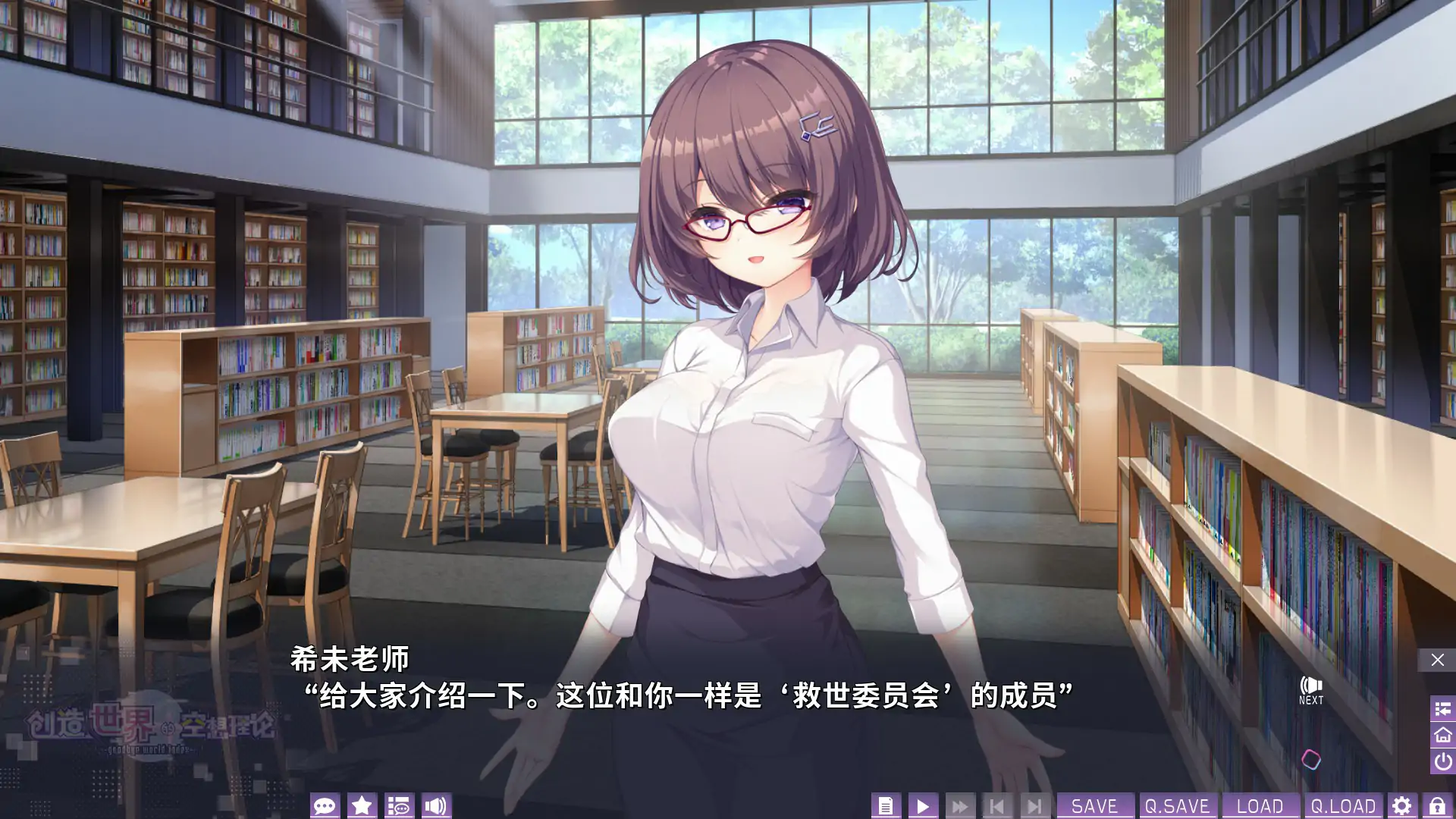This screenshot has height=819, width=1456.
Task: Select the star favorite icon
Action: (362, 806)
